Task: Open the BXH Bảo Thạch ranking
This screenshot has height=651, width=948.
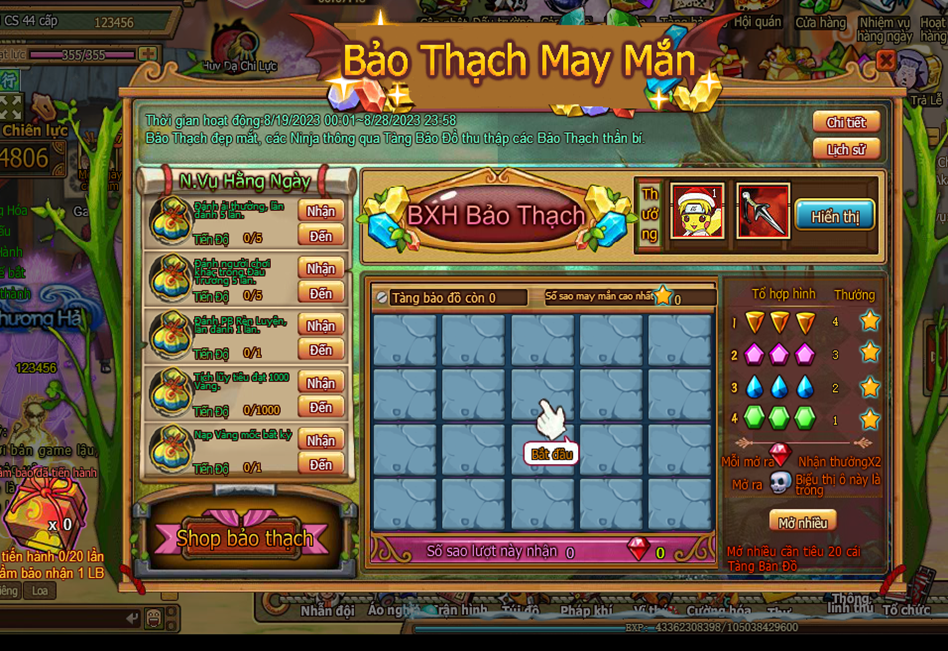Action: [496, 216]
